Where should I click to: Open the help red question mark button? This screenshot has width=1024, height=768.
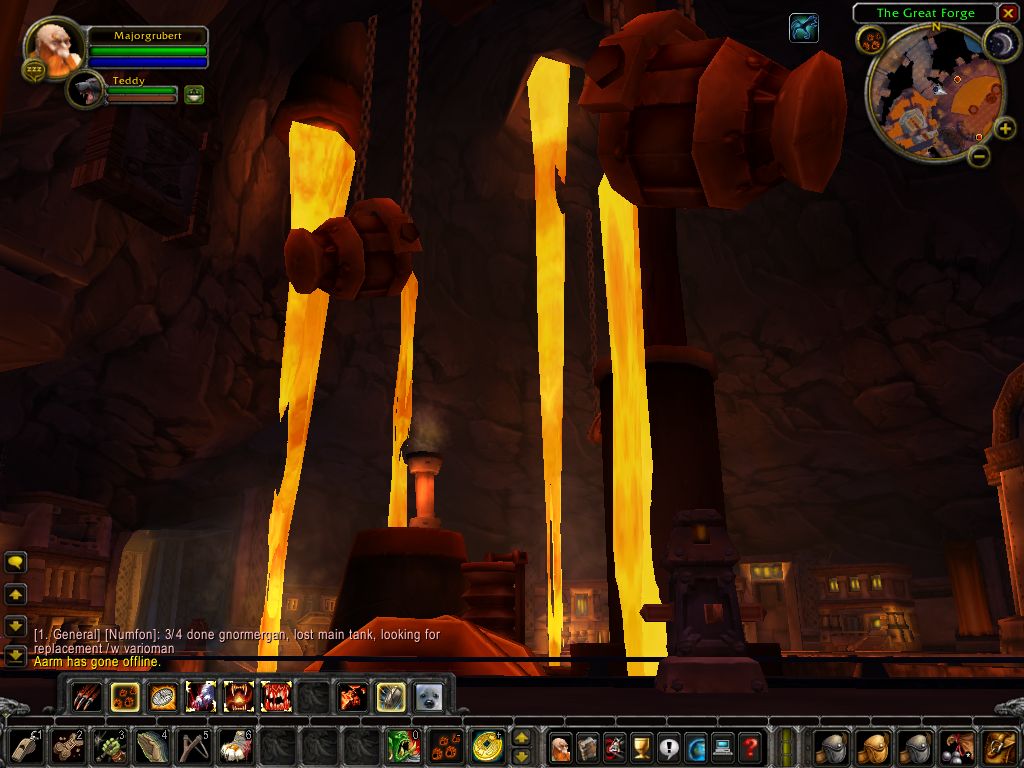click(x=750, y=746)
